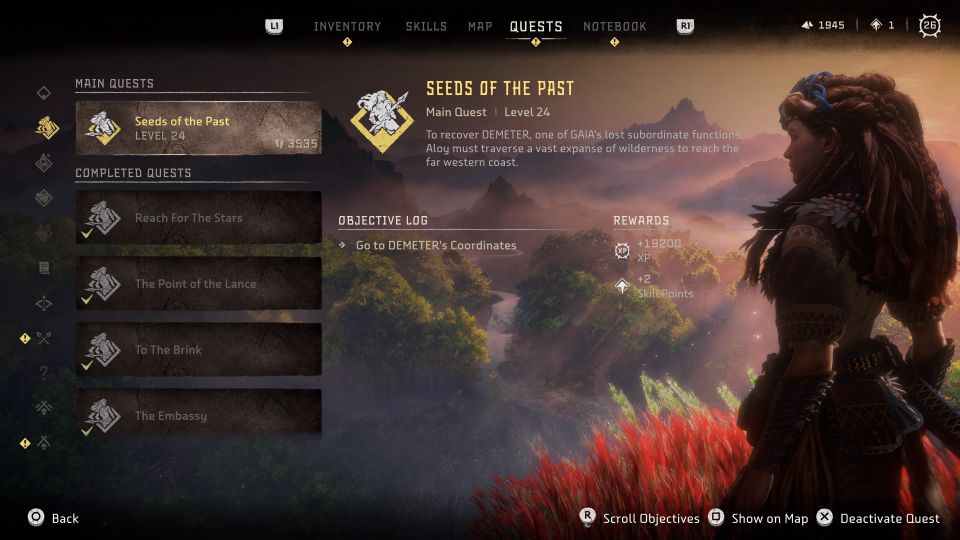The height and width of the screenshot is (540, 960).
Task: Show all quests via the plain diamond icon
Action: pyautogui.click(x=44, y=93)
